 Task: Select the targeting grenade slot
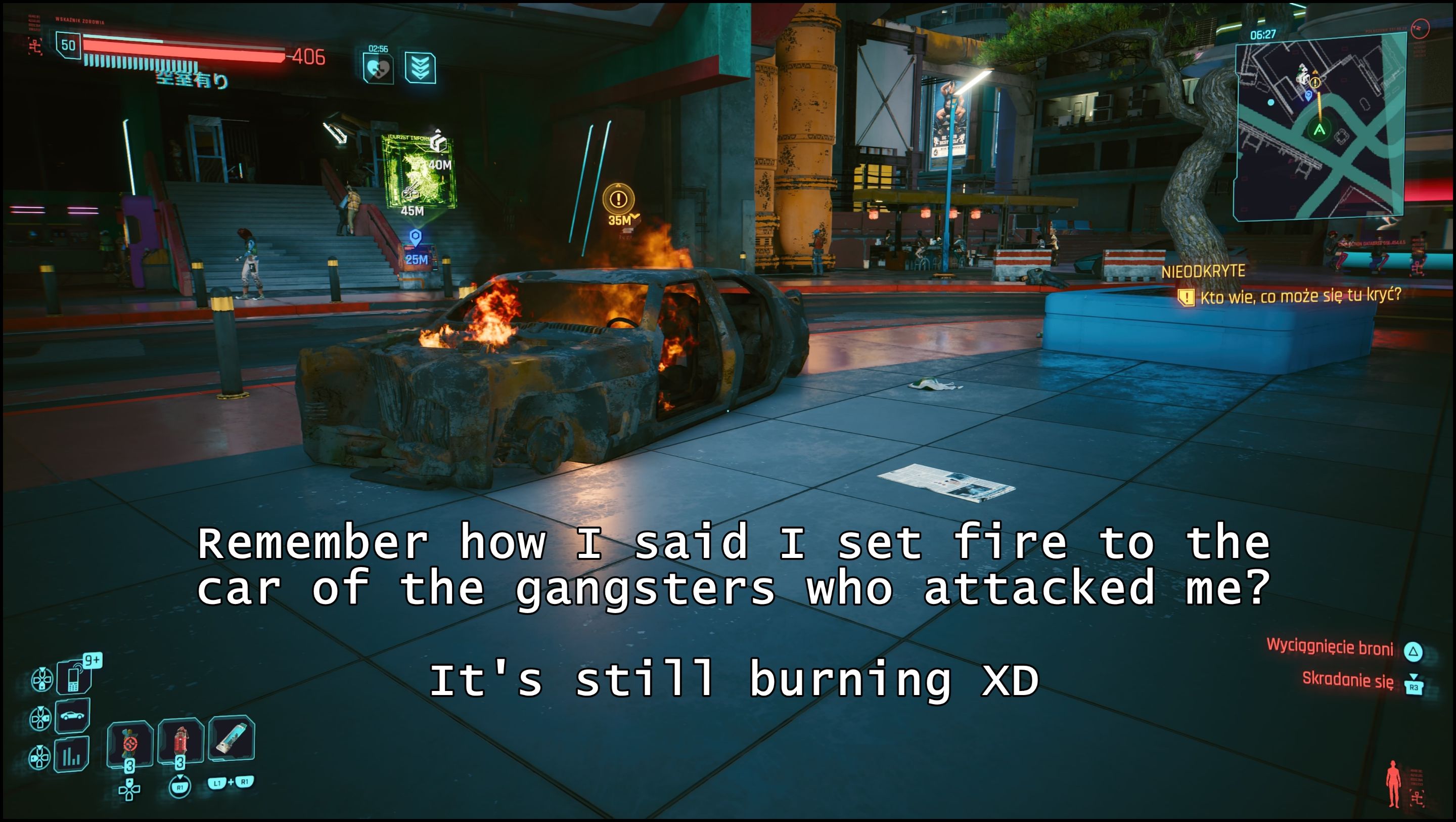click(x=130, y=743)
